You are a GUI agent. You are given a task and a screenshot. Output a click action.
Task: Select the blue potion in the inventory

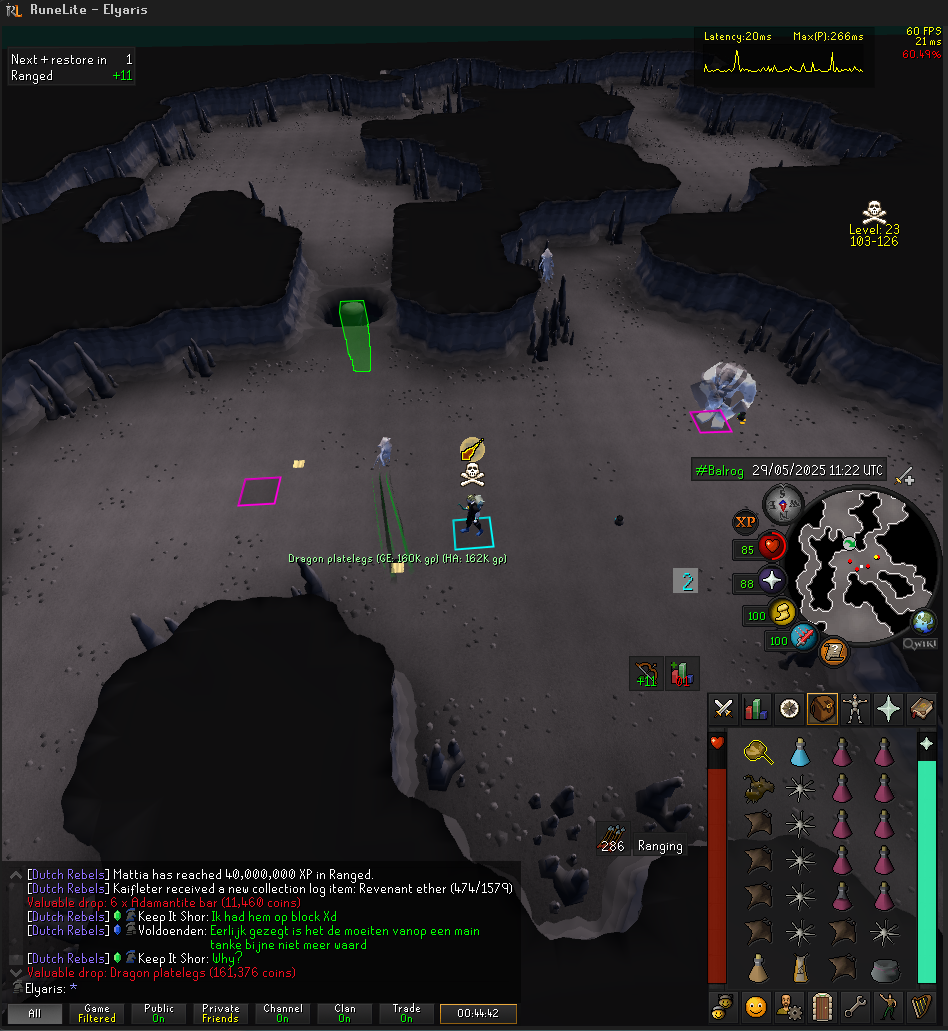click(799, 752)
